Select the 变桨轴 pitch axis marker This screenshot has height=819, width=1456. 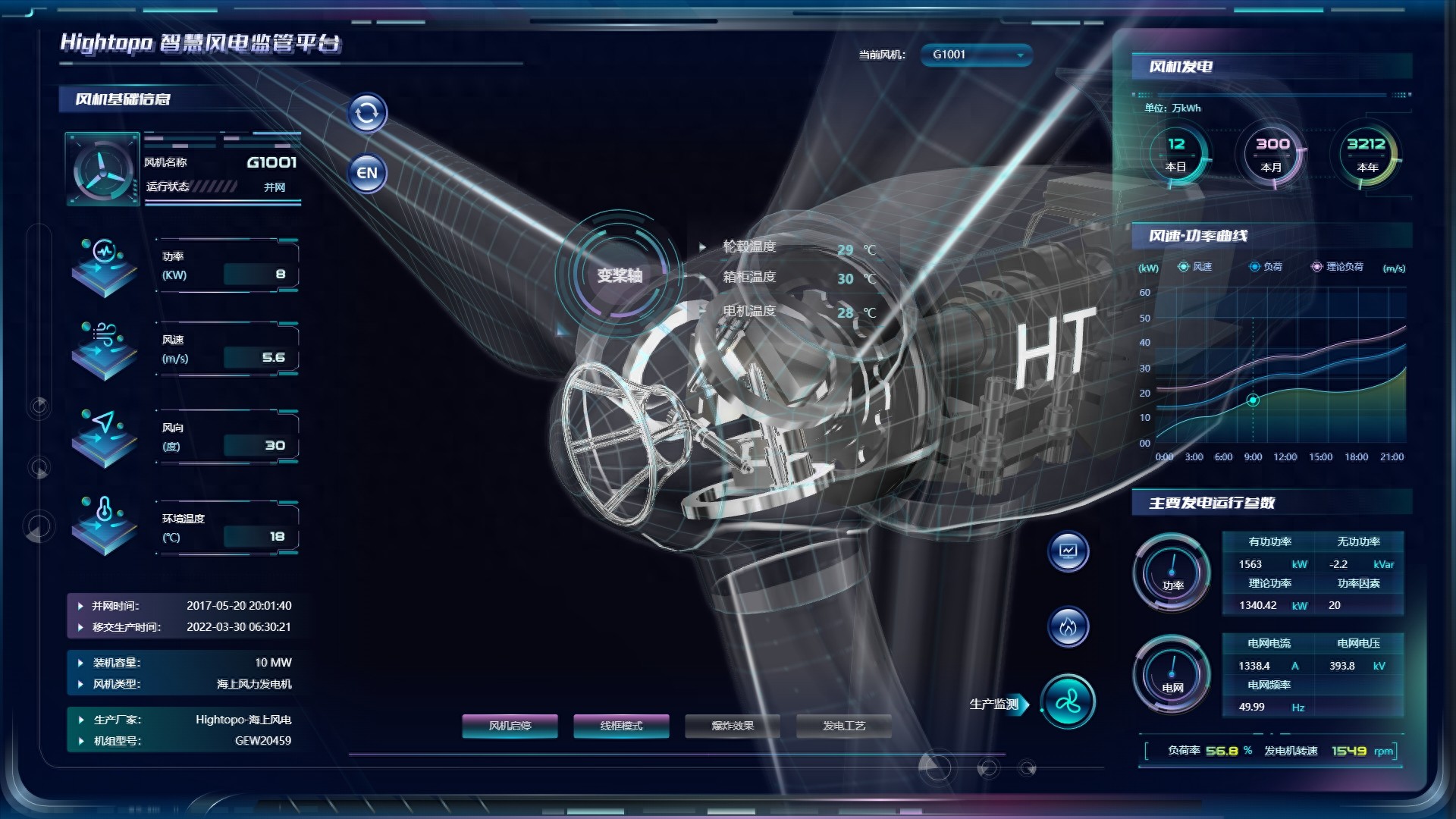click(x=620, y=275)
